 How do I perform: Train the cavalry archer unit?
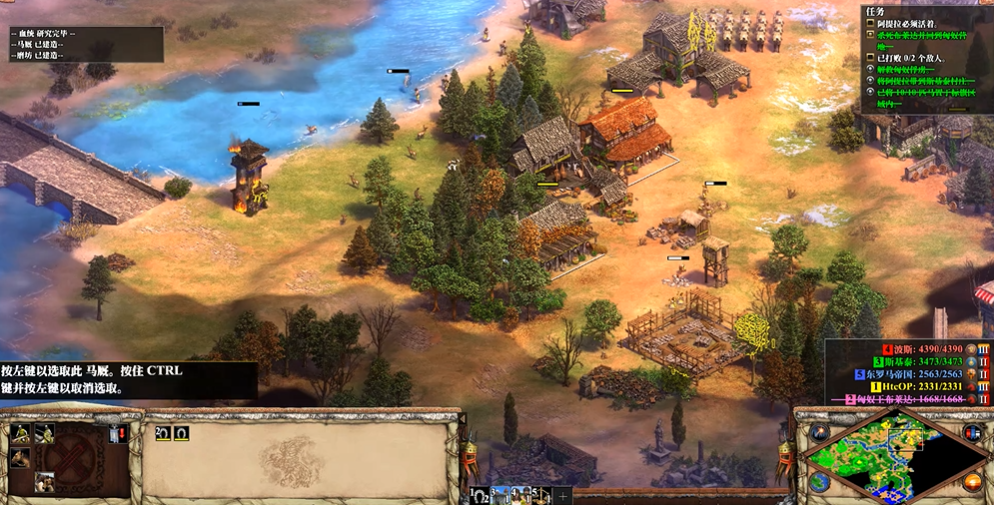19,433
